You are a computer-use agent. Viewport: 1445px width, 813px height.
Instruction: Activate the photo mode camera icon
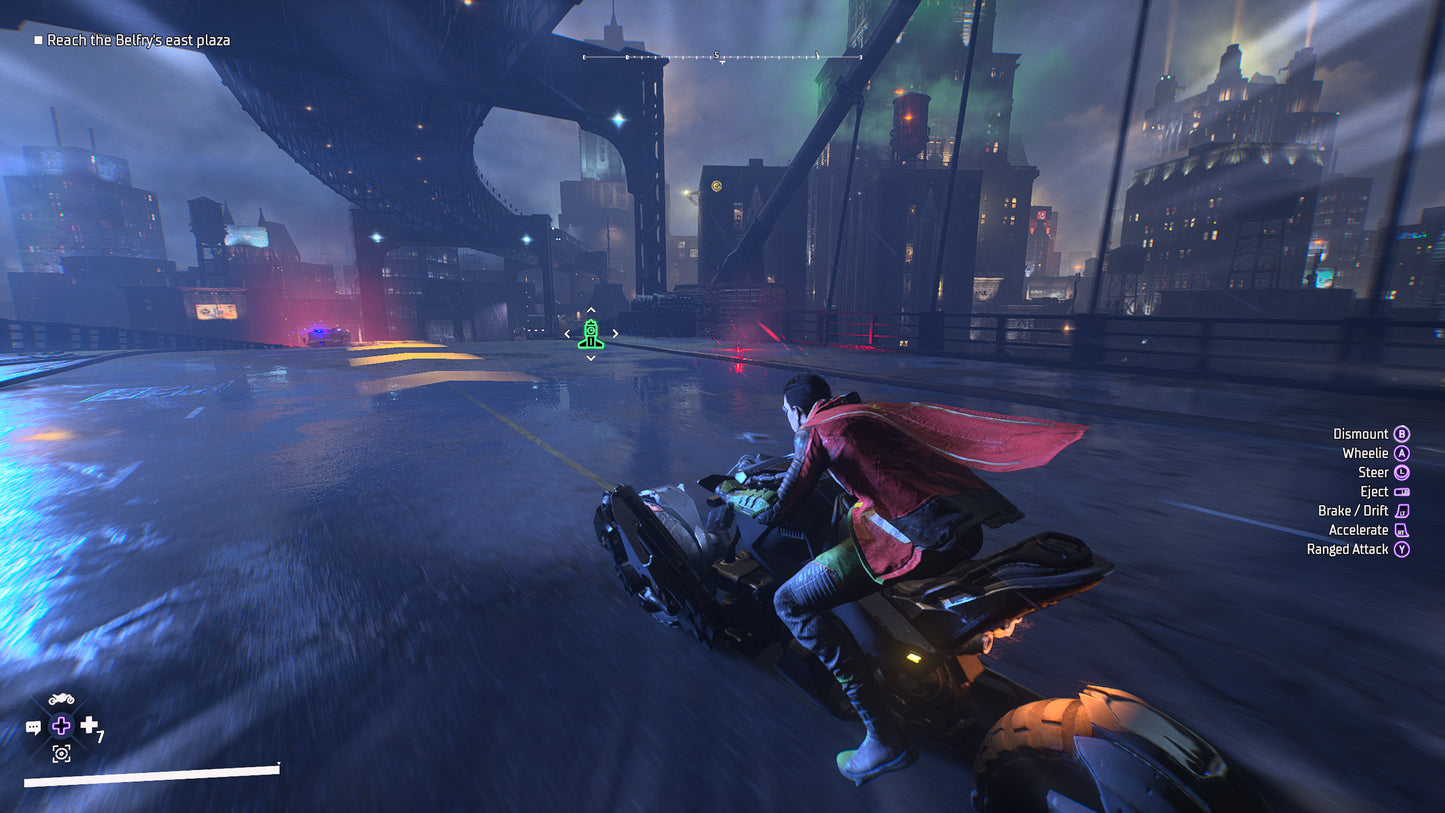point(61,753)
